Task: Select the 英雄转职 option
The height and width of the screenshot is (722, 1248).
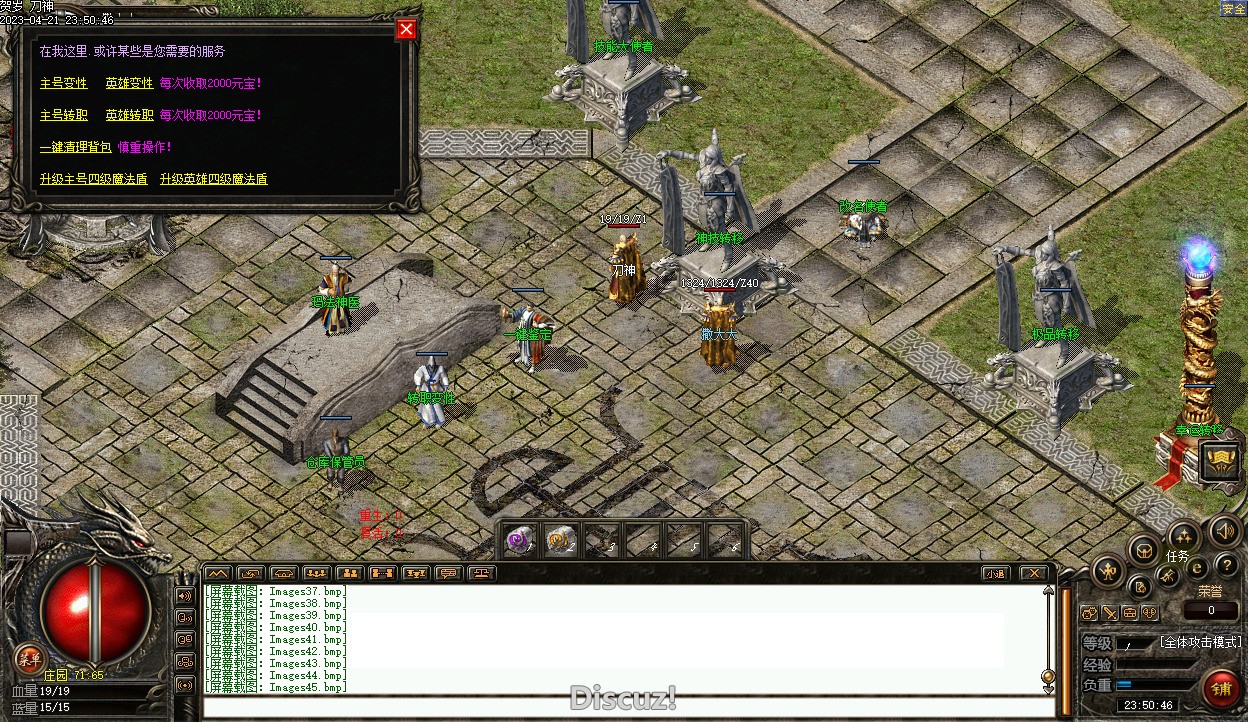Action: [x=130, y=115]
